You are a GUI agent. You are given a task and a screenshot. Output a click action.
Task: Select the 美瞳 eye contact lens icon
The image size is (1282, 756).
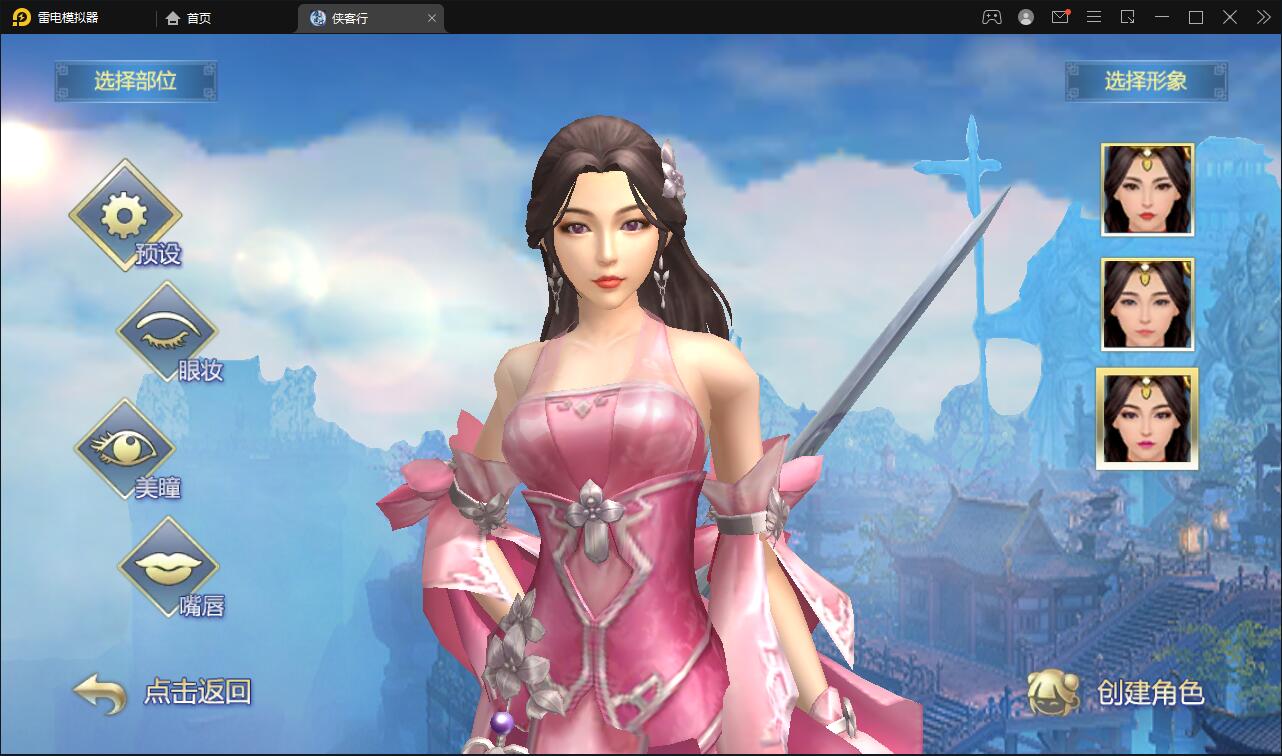coord(125,448)
